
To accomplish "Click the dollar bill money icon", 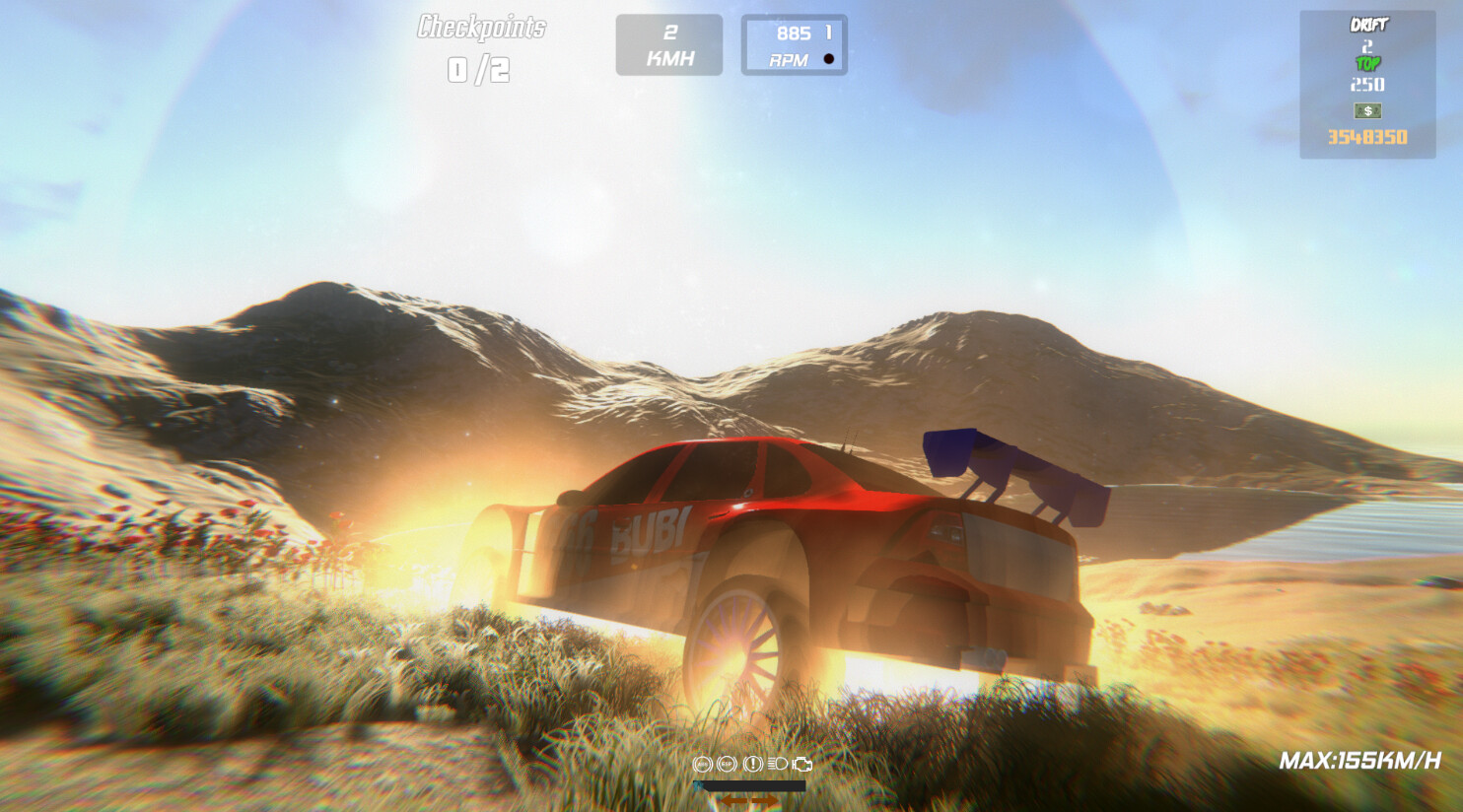I will coord(1368,110).
